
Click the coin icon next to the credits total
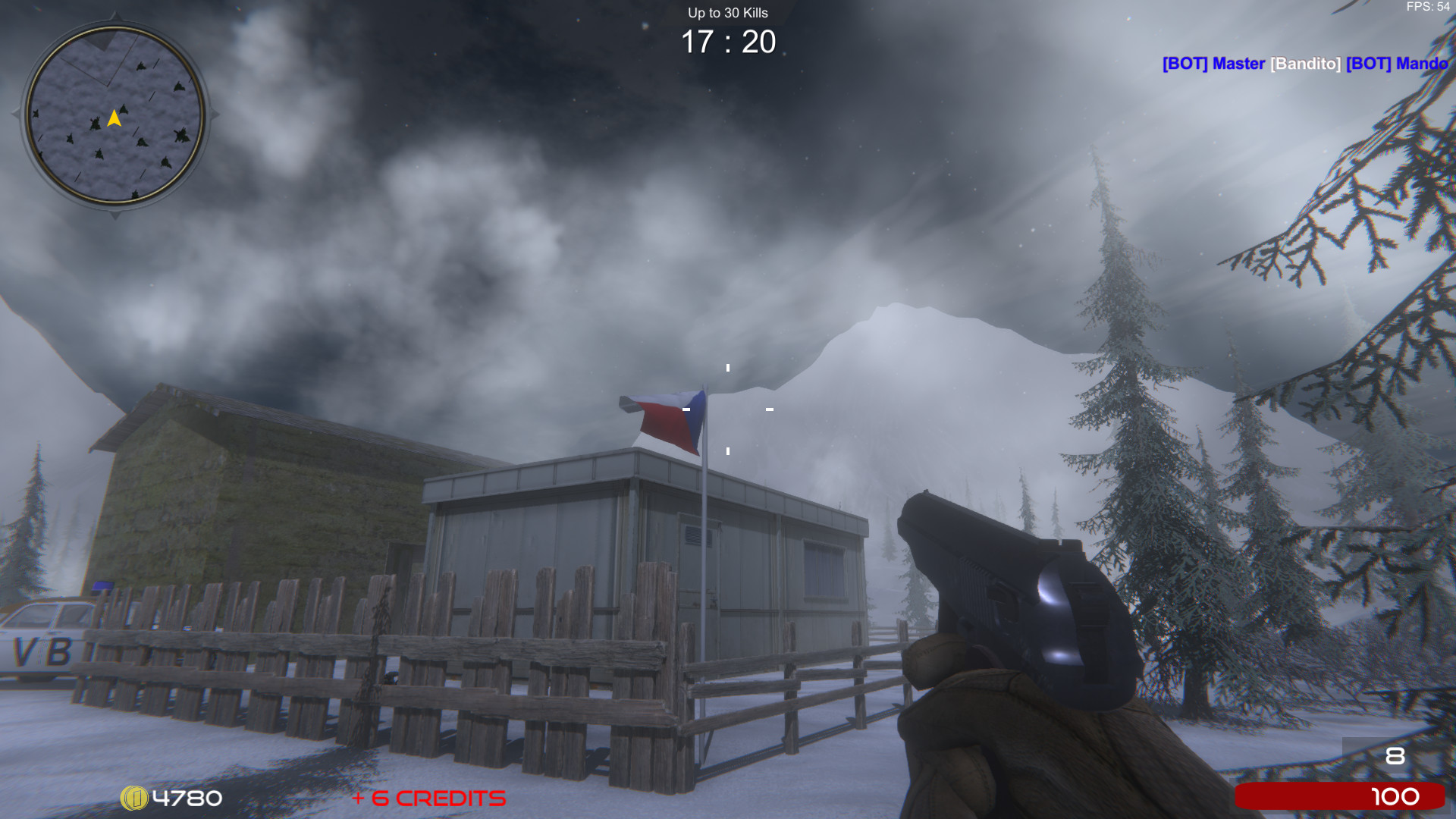pos(133,798)
